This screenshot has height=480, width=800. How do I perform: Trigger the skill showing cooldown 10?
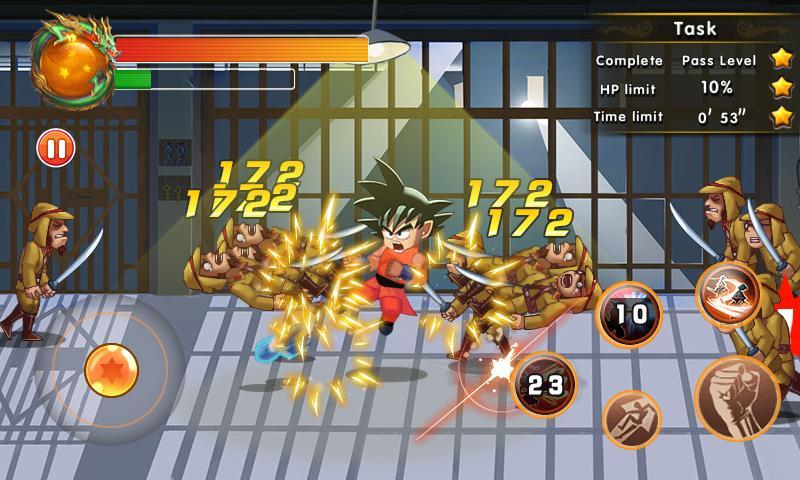click(x=630, y=315)
